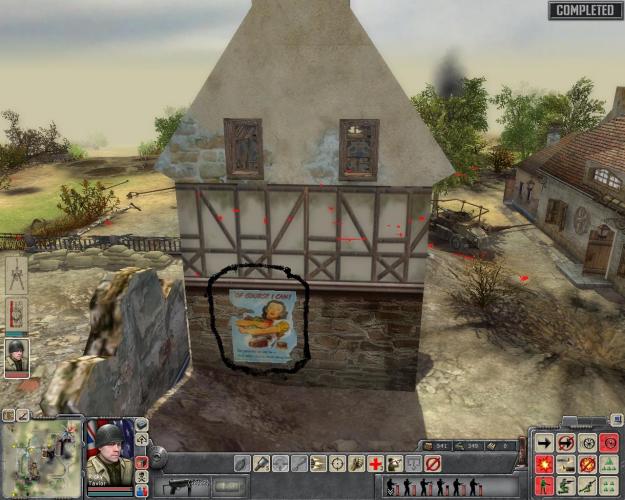Toggle the hold fire order

click(587, 464)
